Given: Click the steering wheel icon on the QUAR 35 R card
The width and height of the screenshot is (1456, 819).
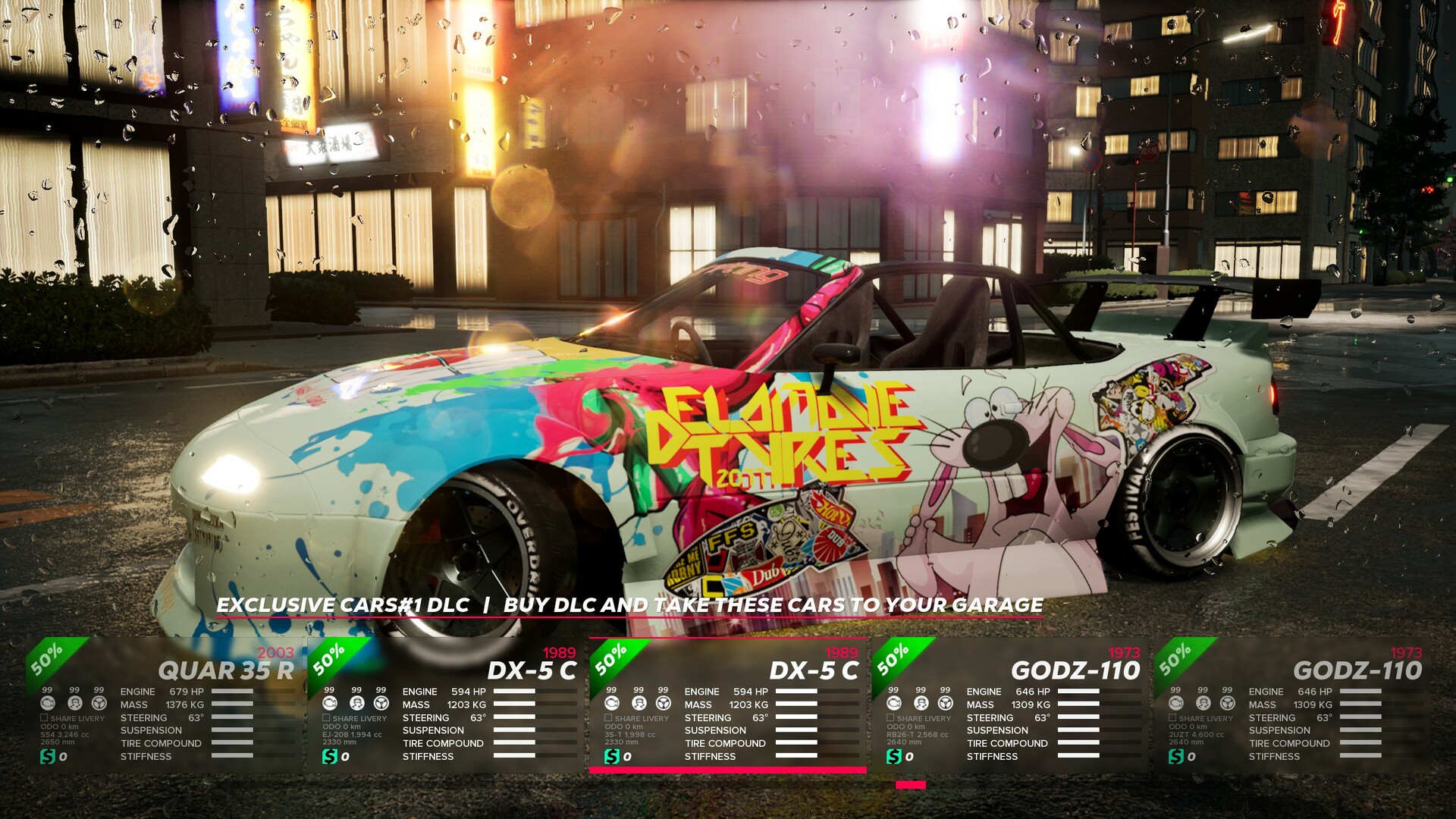Looking at the screenshot, I should pos(99,704).
